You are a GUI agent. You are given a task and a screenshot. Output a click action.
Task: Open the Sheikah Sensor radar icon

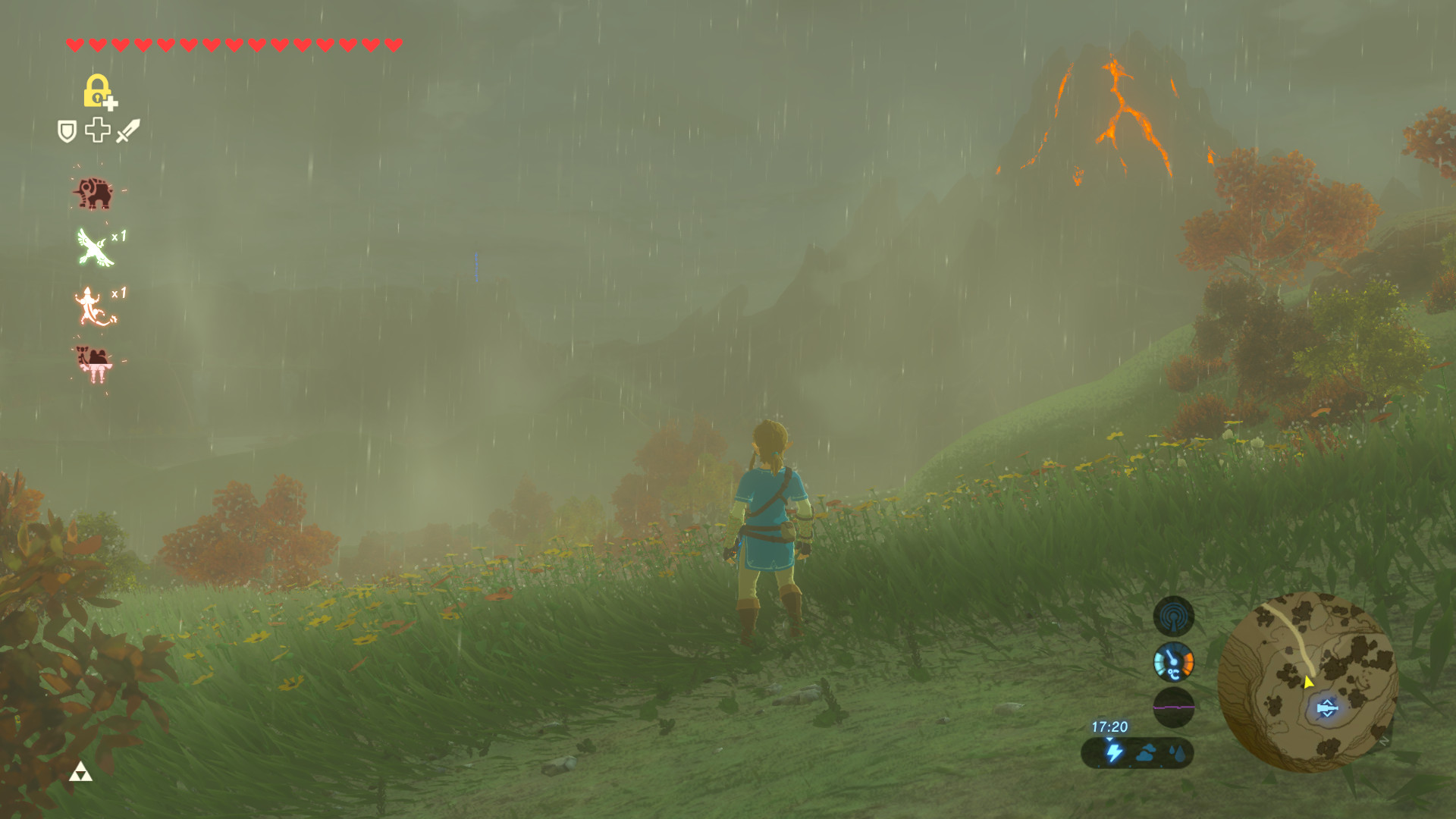tap(1175, 615)
